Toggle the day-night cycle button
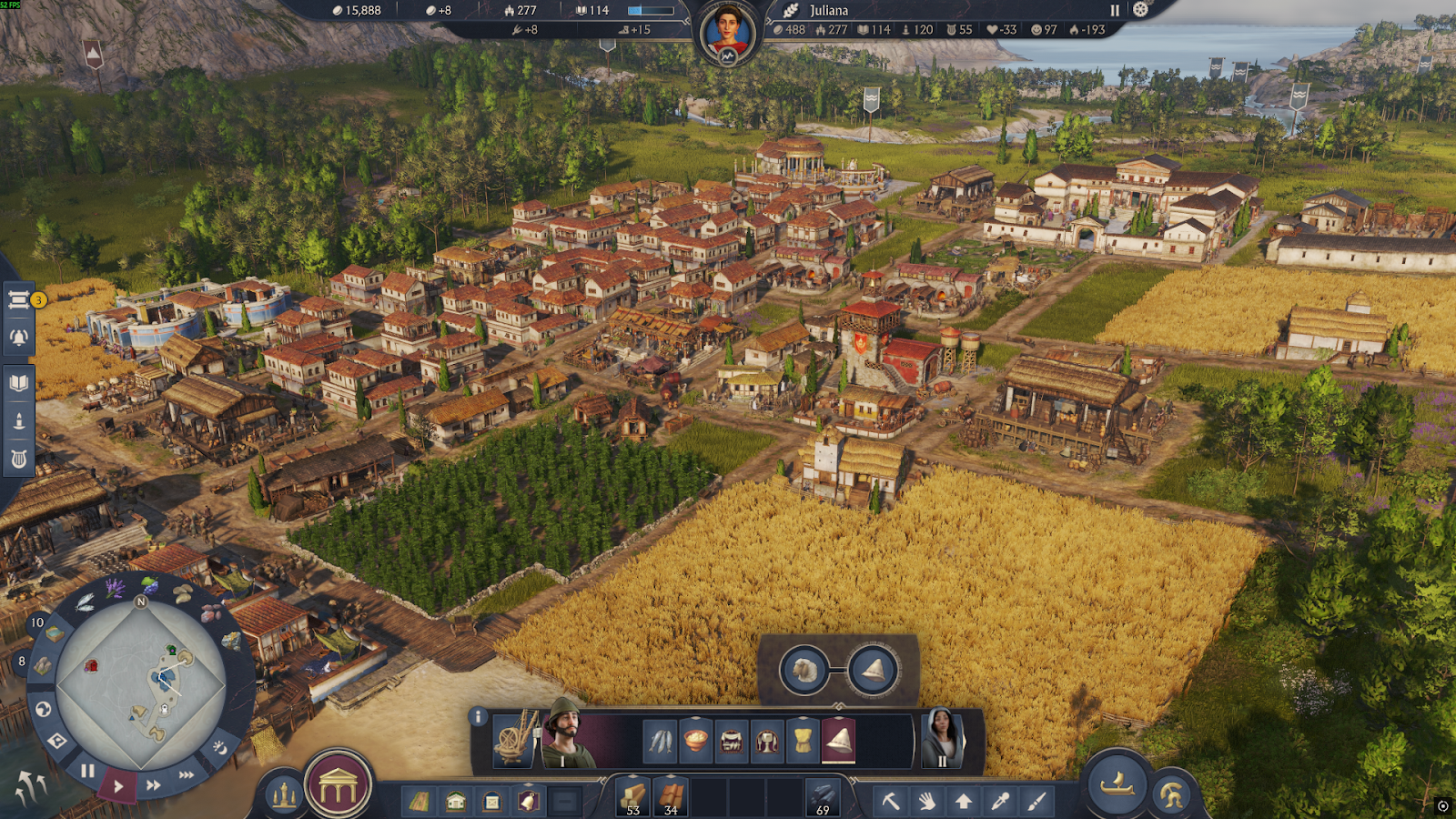Viewport: 1456px width, 819px height. [219, 747]
